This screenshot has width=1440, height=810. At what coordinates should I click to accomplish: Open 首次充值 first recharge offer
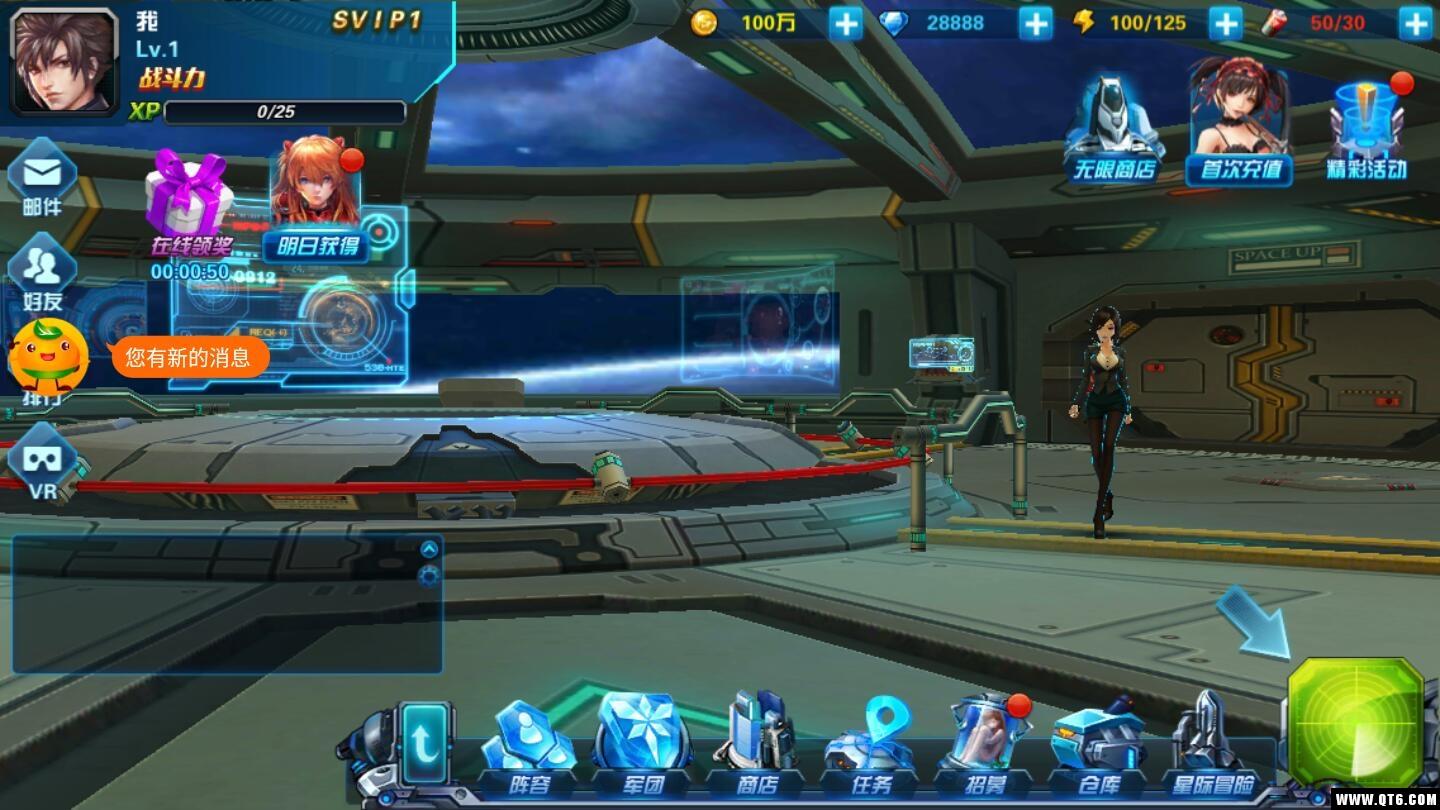tap(1239, 125)
